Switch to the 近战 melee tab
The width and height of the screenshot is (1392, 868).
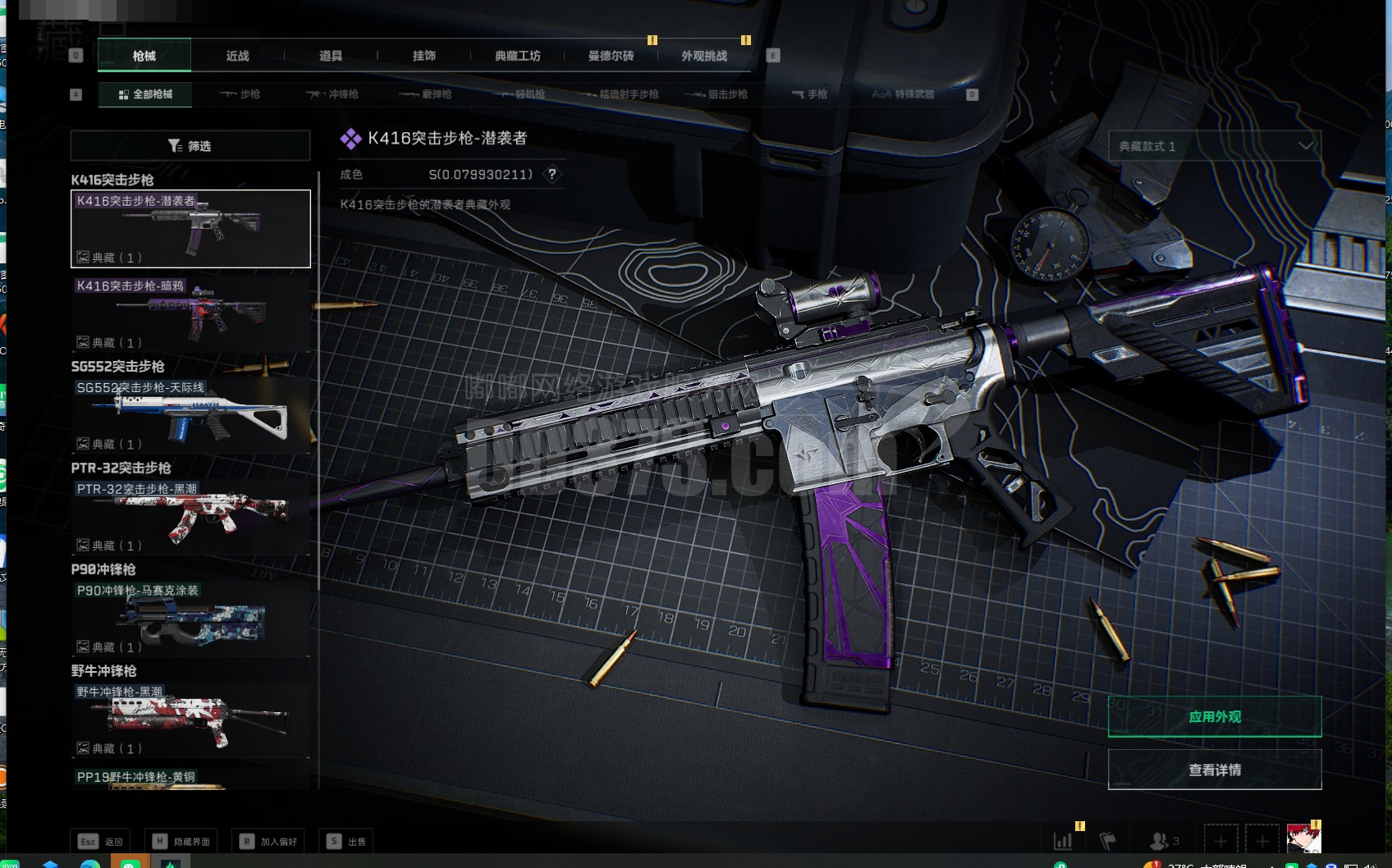coord(237,56)
